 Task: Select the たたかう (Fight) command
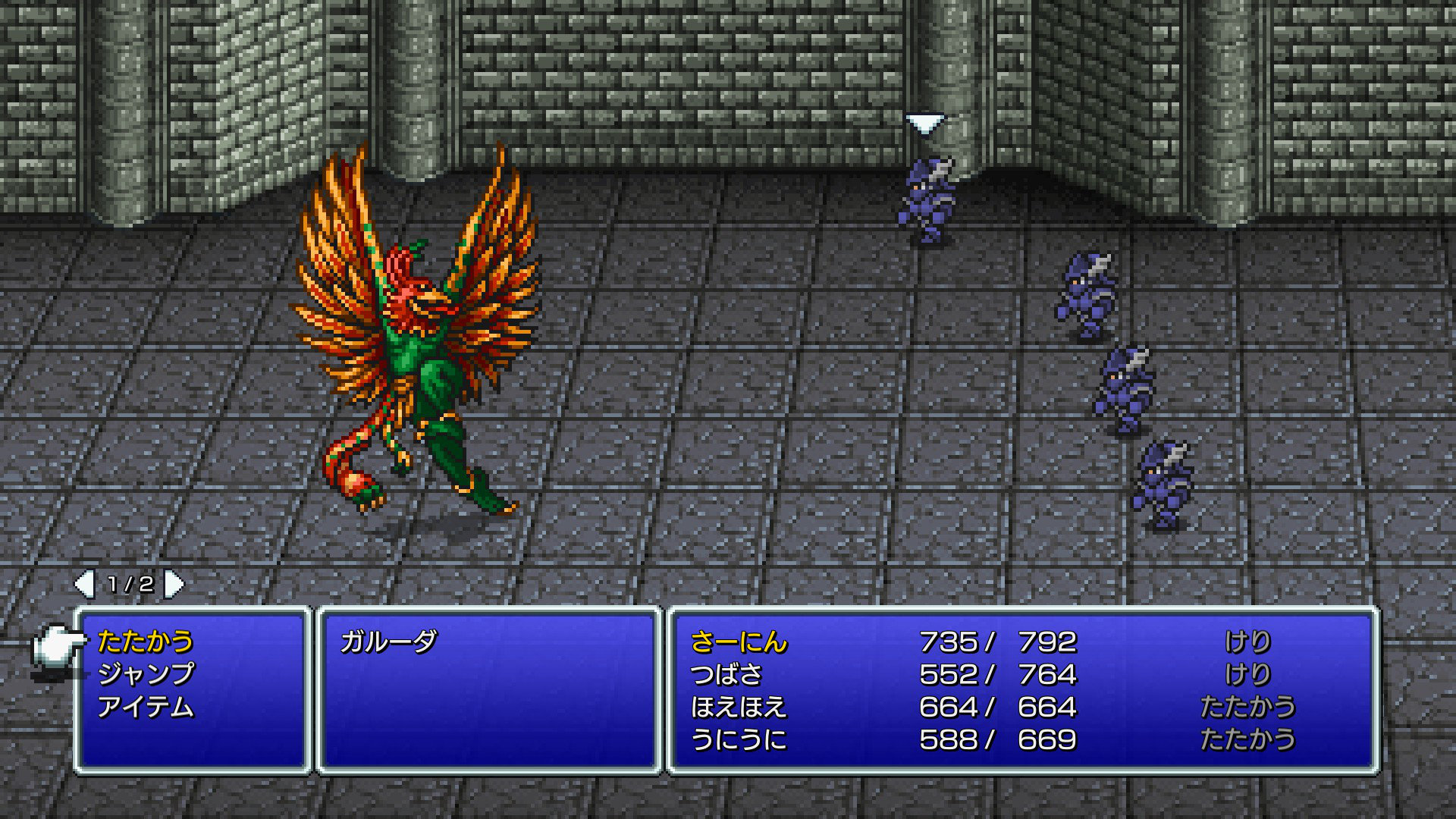[x=146, y=642]
